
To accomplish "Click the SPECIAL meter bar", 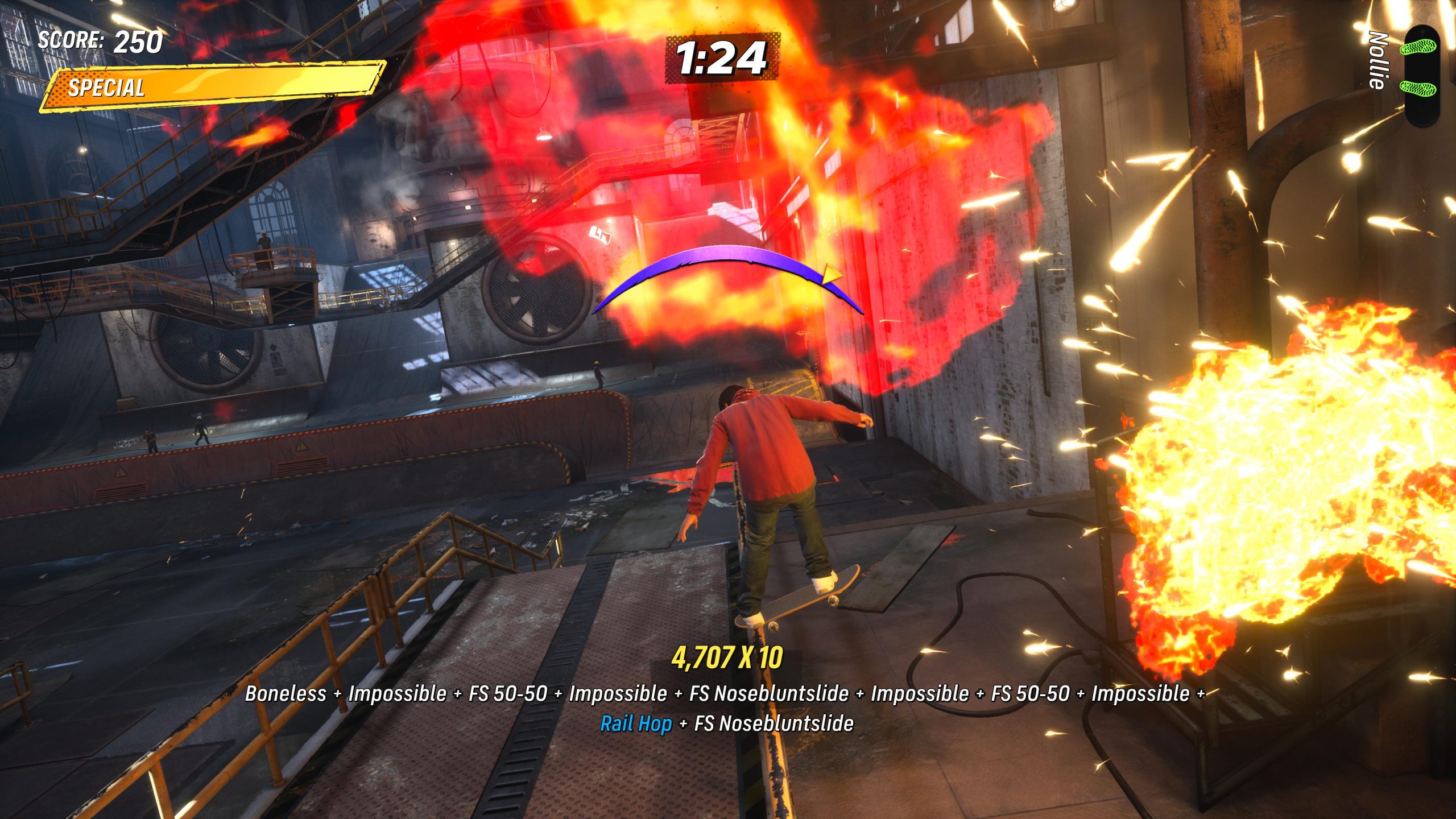I will click(210, 85).
